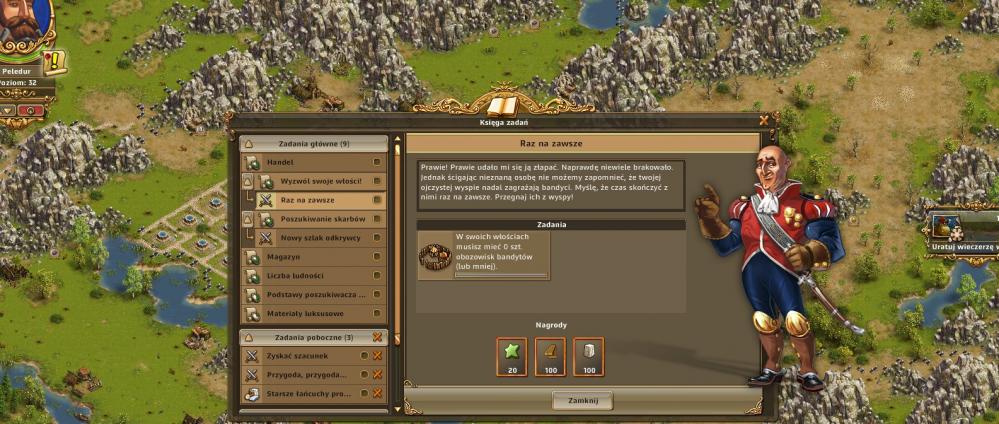
Task: Click the Peledur player avatar portrait
Action: (22, 25)
